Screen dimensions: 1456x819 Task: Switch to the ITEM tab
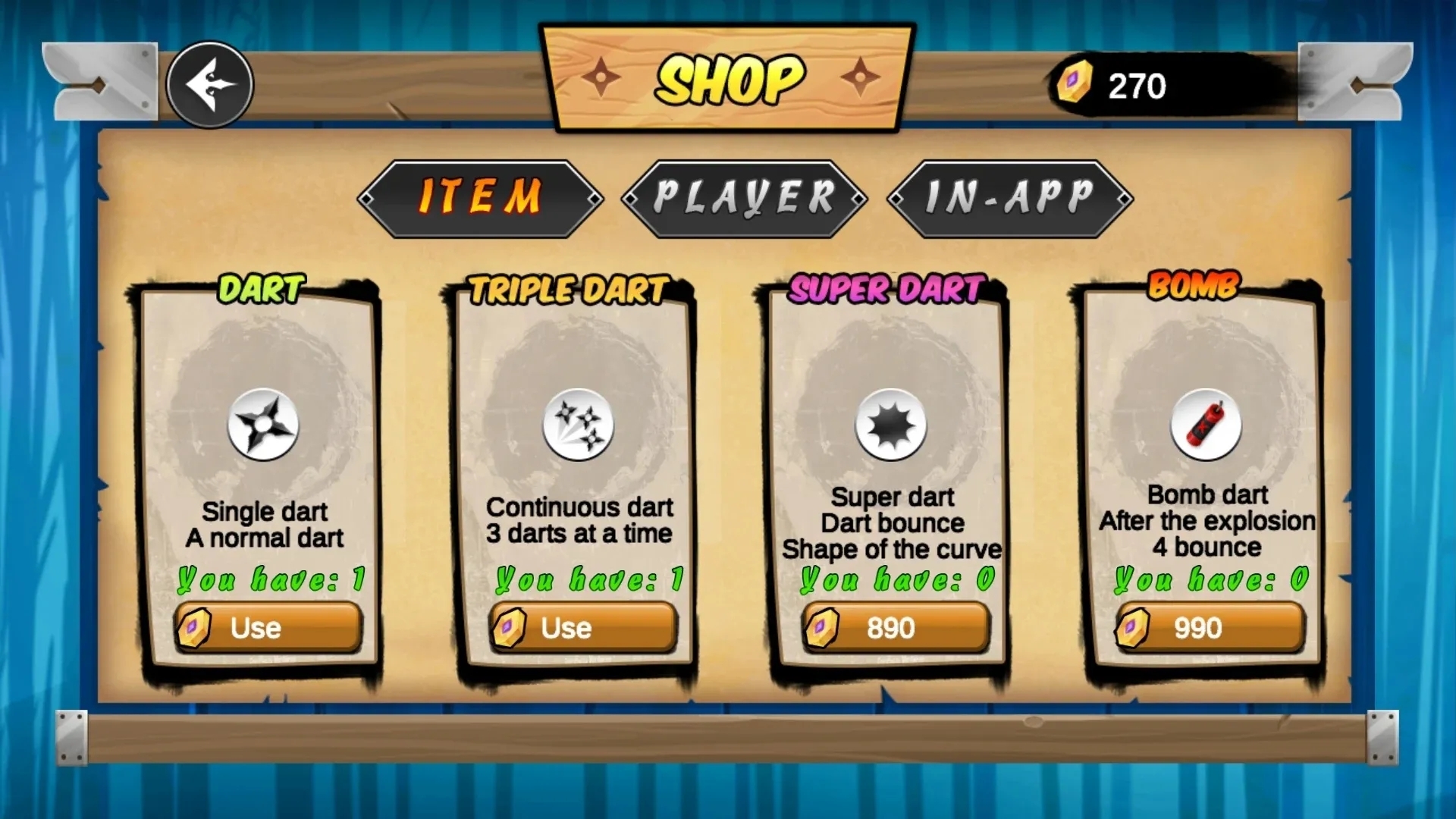click(x=481, y=199)
